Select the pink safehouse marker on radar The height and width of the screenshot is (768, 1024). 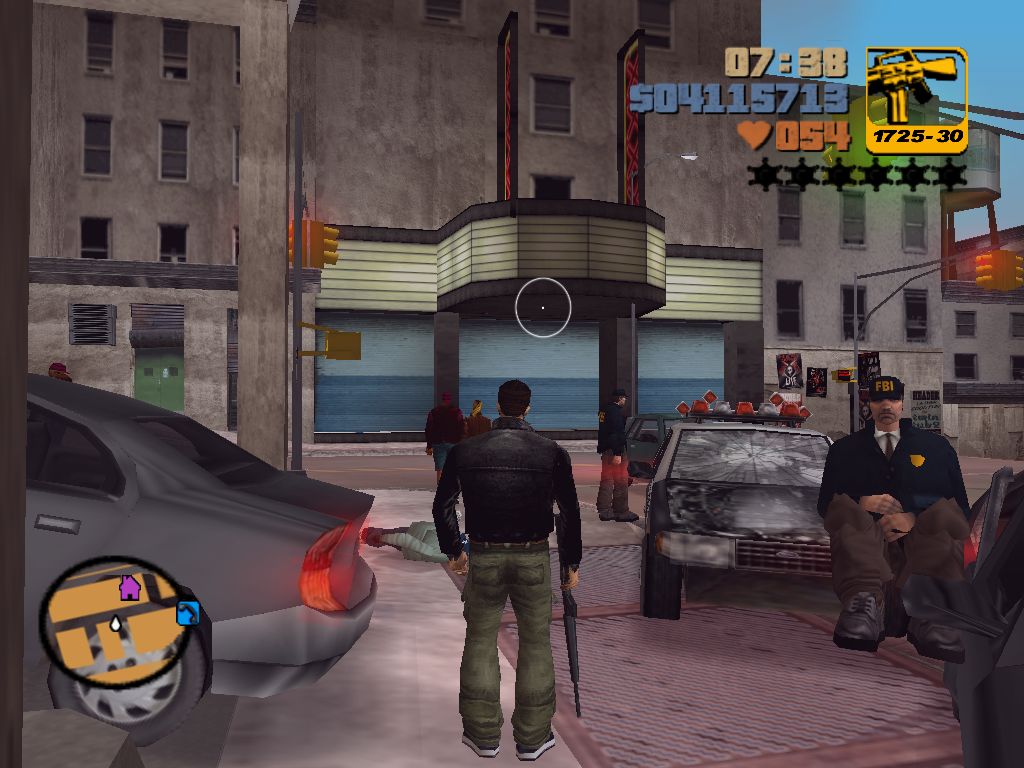130,588
